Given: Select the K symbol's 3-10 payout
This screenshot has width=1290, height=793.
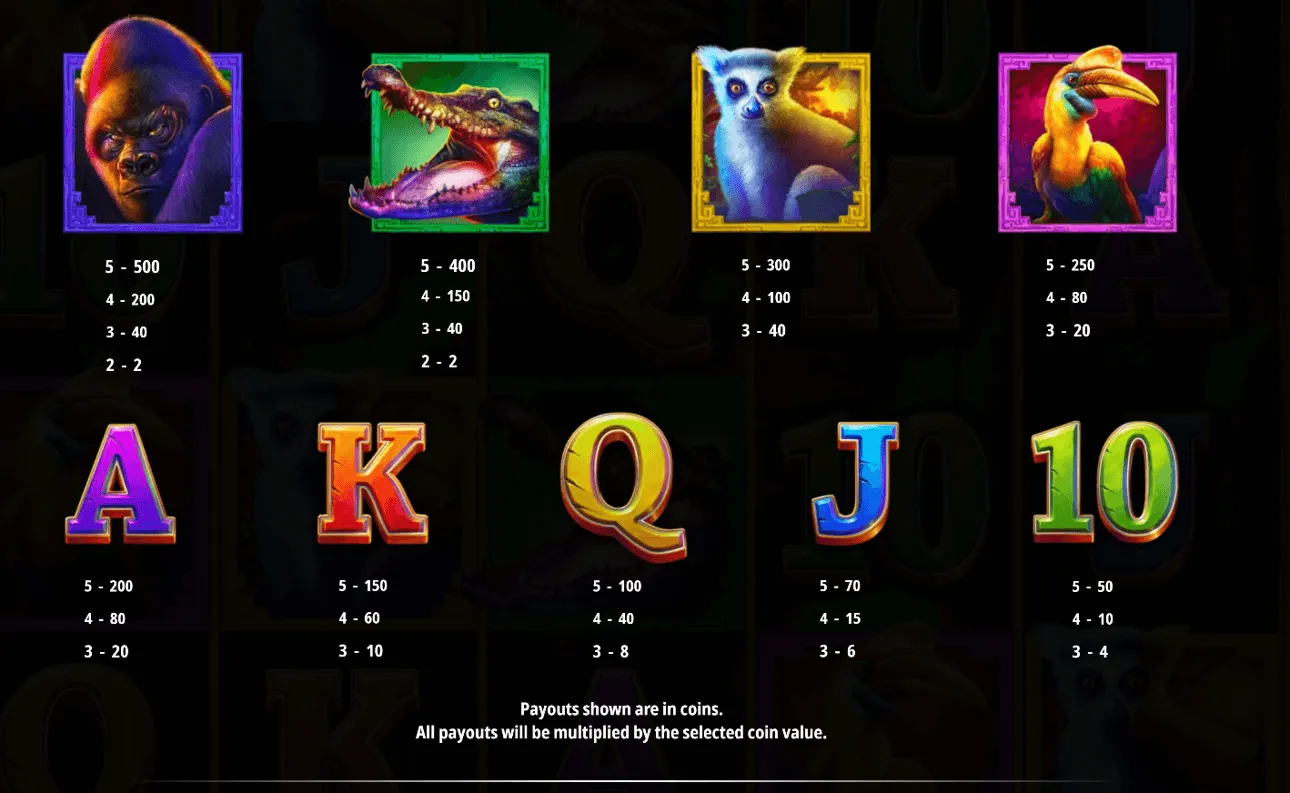Looking at the screenshot, I should click(x=361, y=651).
